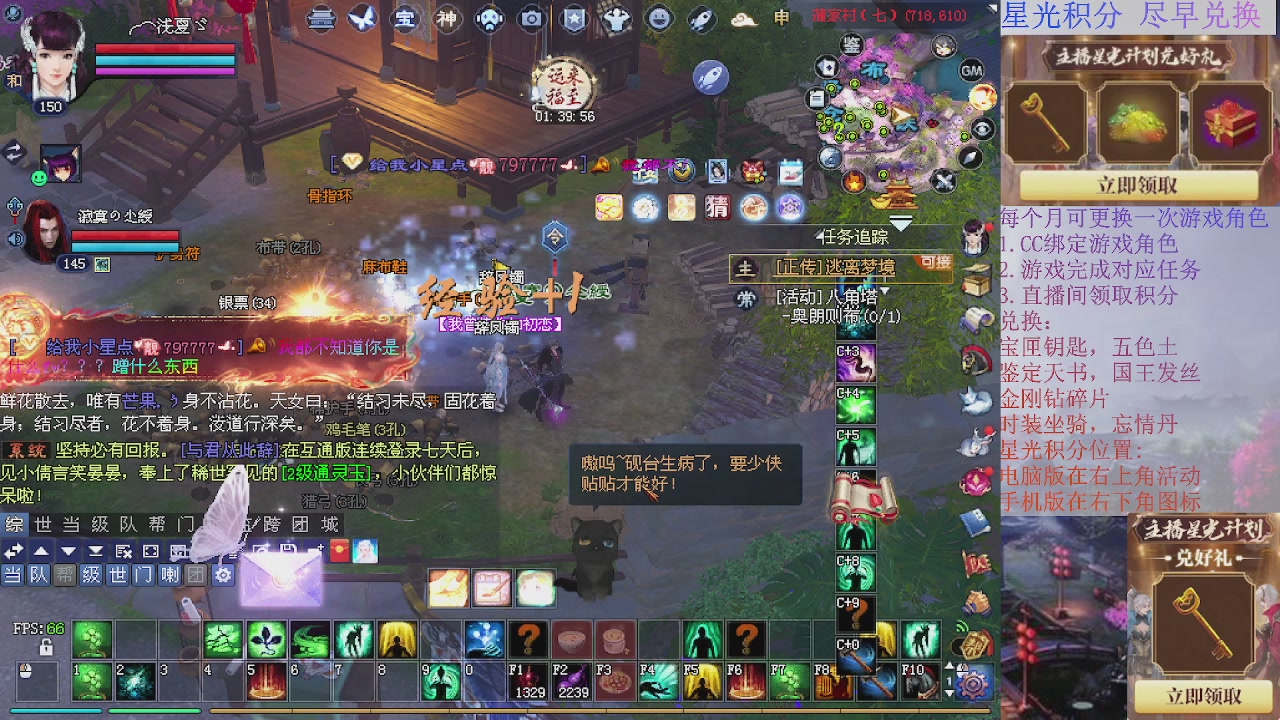Click the red 猜 guessing activity icon
The image size is (1280, 720).
coord(718,207)
